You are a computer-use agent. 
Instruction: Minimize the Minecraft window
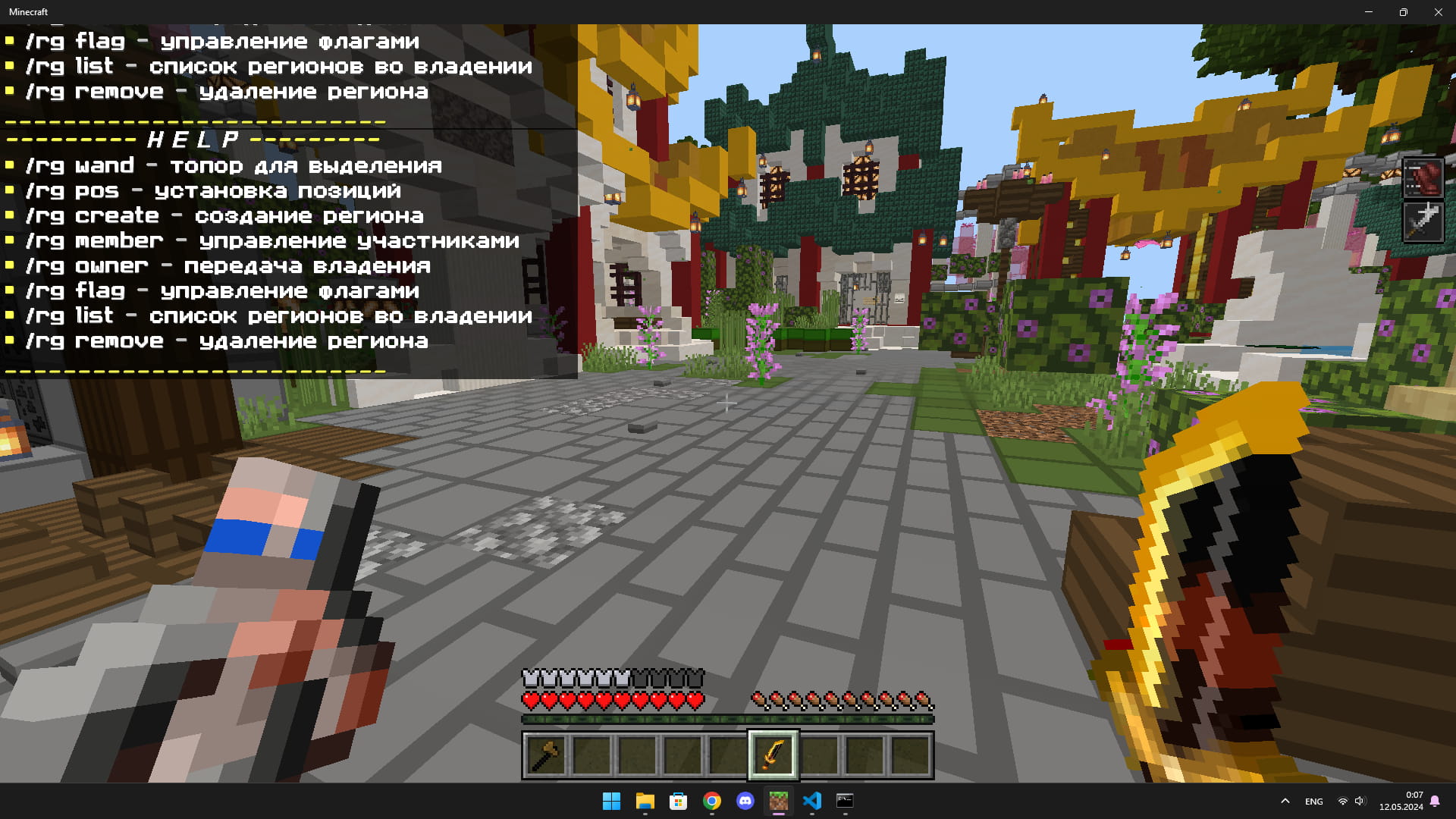[1369, 12]
